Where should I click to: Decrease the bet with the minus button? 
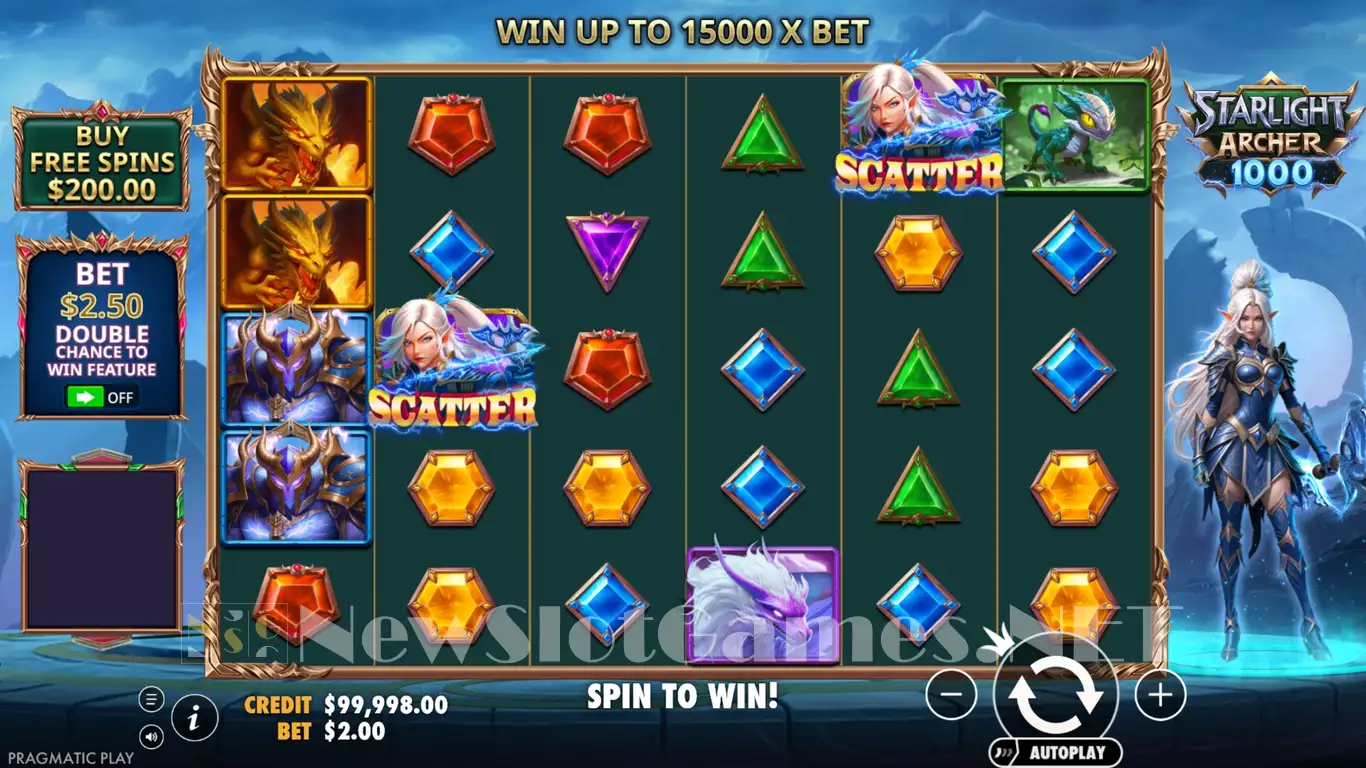click(950, 693)
